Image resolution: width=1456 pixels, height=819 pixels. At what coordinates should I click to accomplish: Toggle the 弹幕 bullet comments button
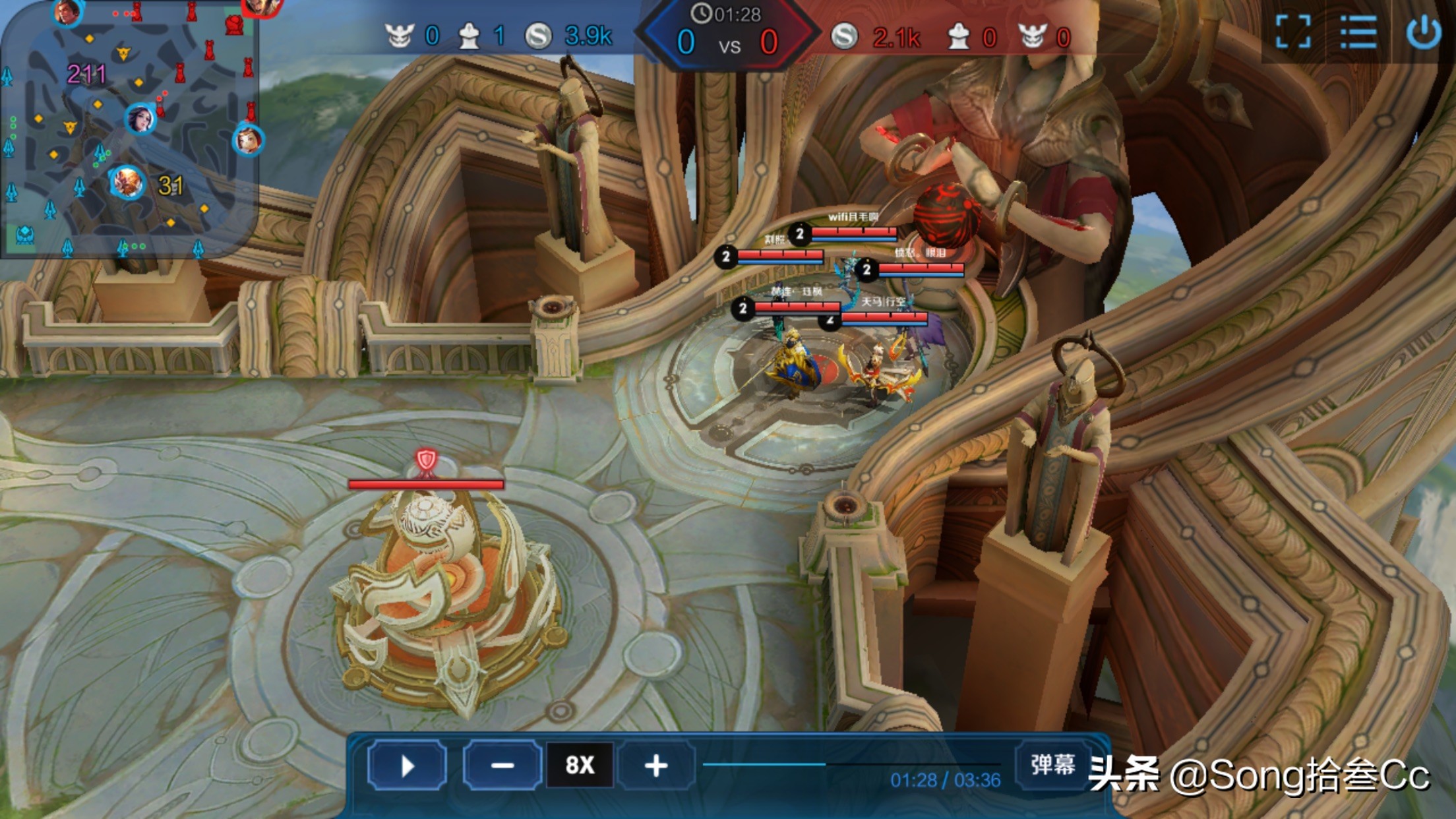[1052, 765]
